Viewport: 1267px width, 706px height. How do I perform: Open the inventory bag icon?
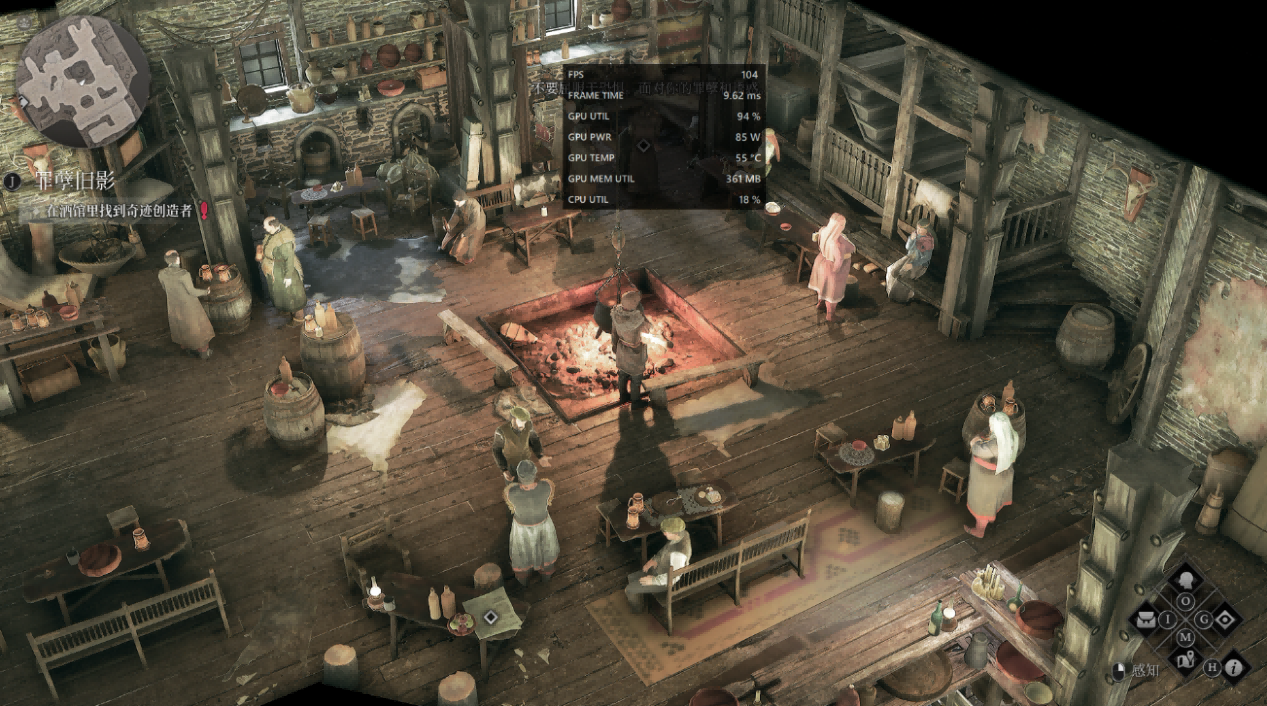click(x=1147, y=620)
